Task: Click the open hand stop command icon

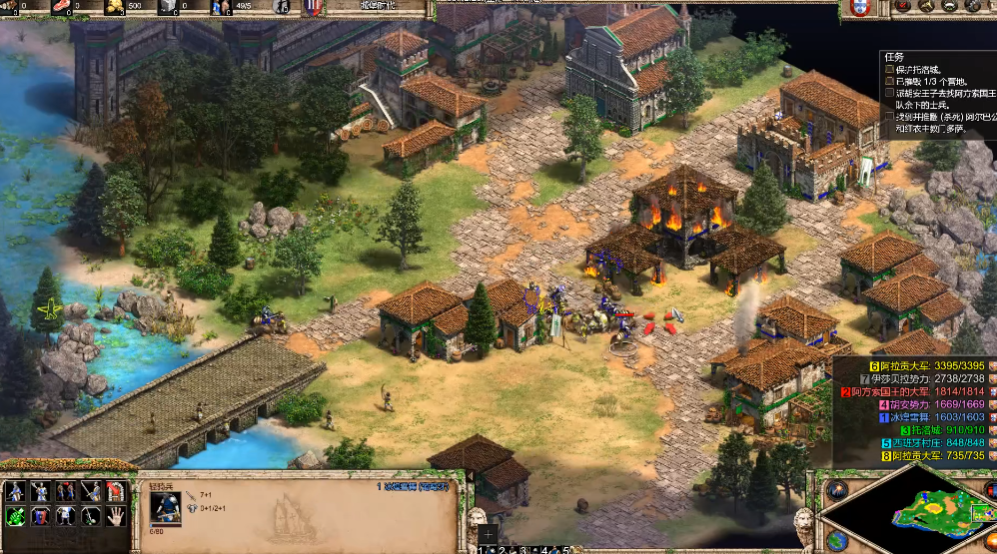Action: pyautogui.click(x=116, y=515)
